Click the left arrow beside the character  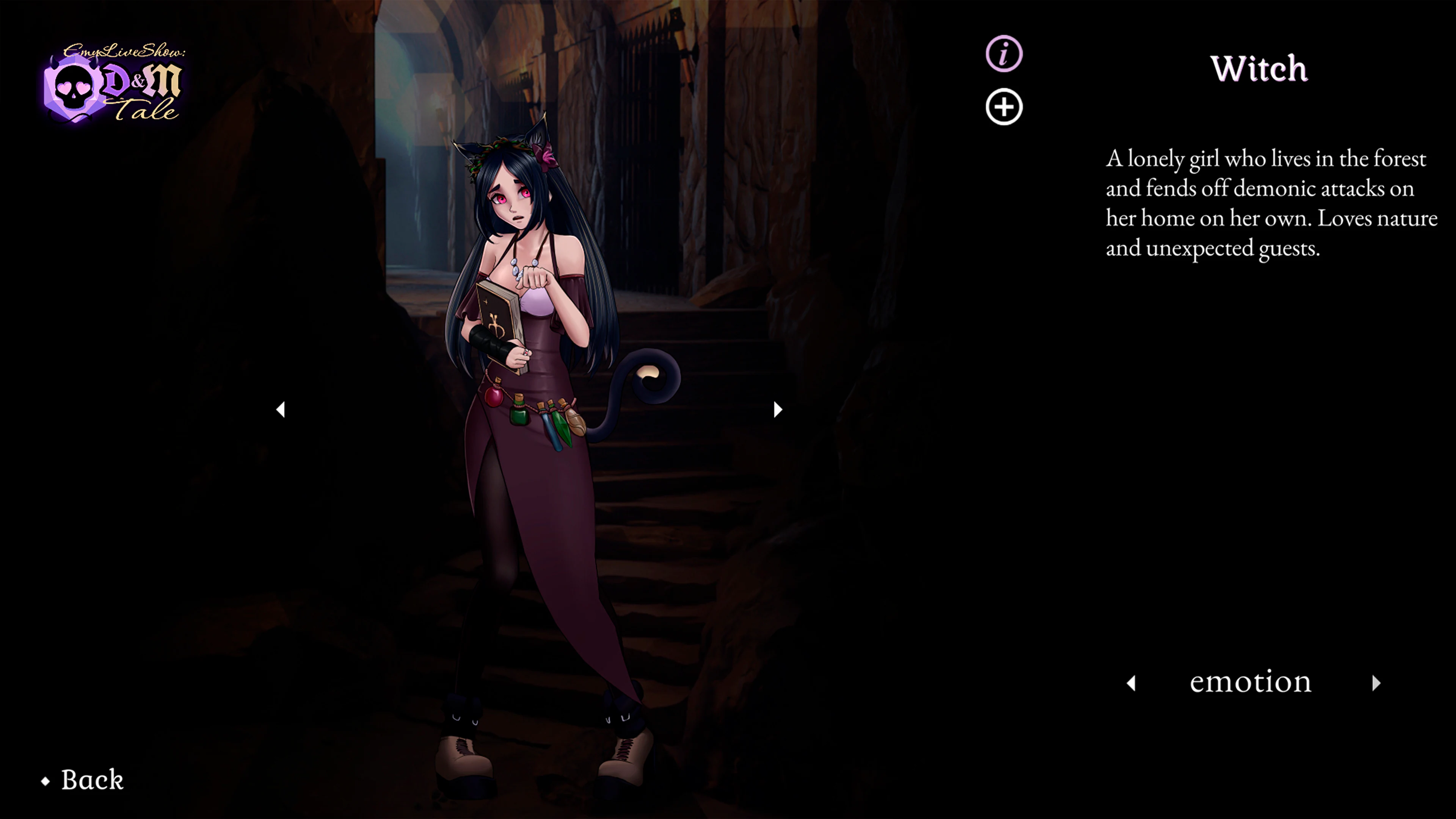tap(281, 410)
